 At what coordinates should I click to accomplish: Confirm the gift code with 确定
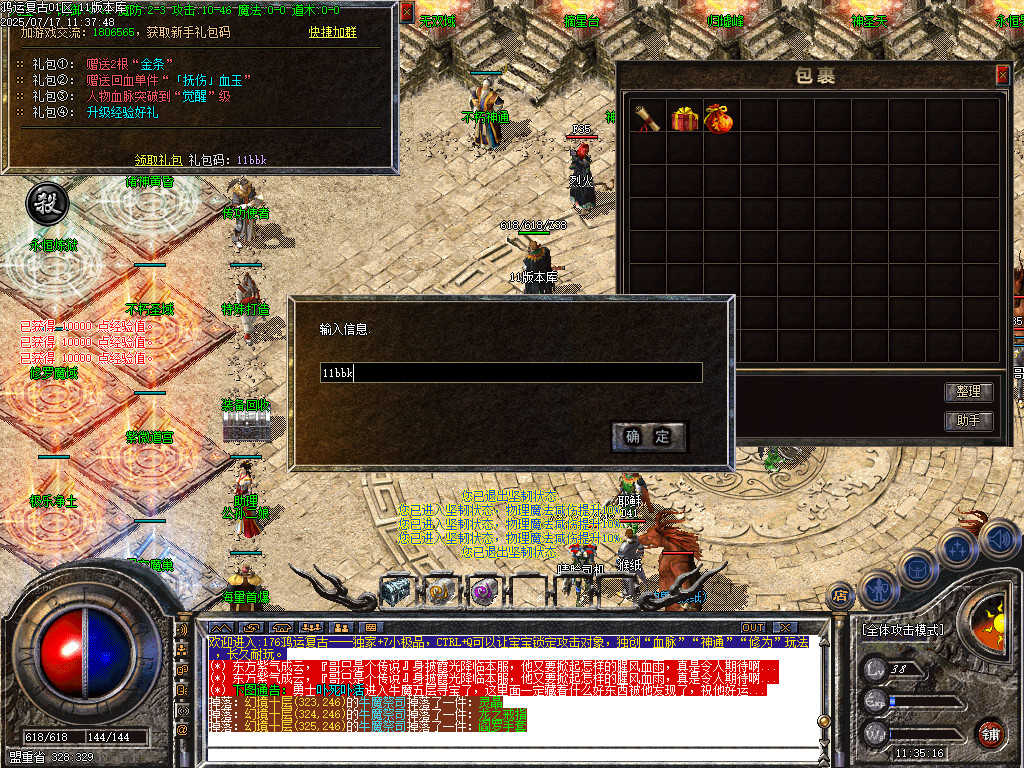click(x=648, y=437)
